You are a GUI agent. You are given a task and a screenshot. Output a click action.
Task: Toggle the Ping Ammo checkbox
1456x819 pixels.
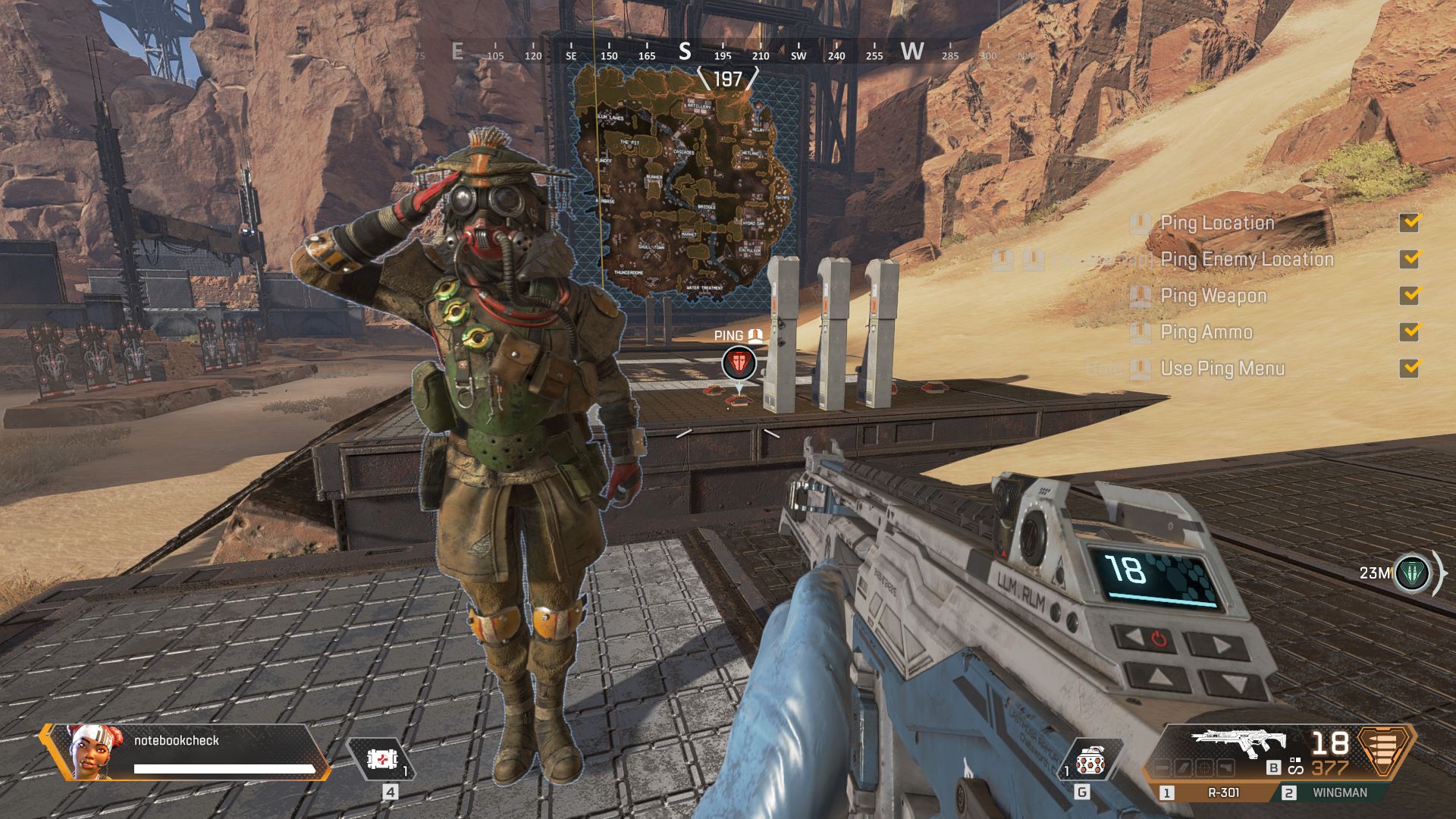coord(1410,331)
